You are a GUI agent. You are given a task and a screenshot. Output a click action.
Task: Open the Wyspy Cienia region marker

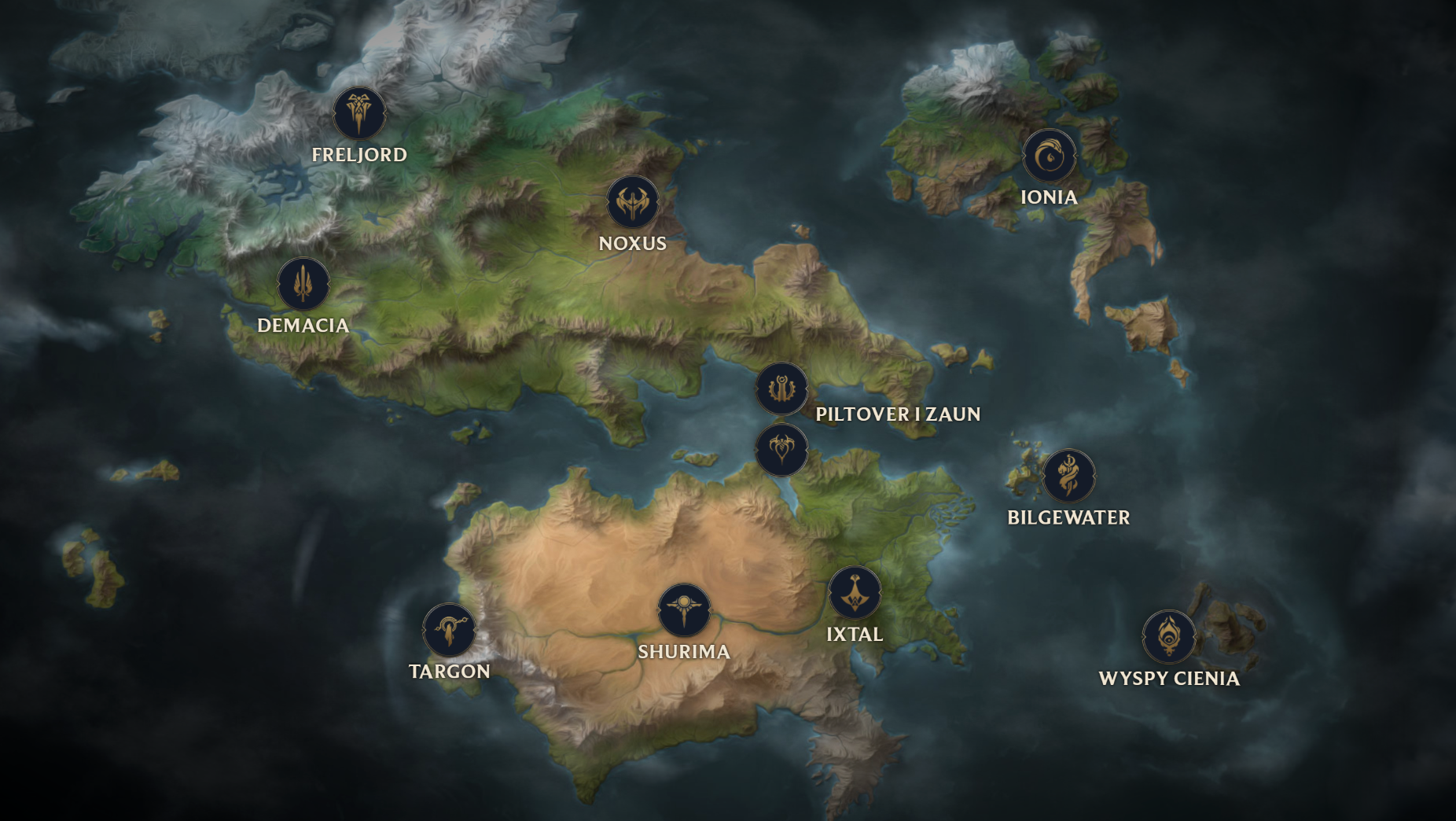tap(1169, 637)
